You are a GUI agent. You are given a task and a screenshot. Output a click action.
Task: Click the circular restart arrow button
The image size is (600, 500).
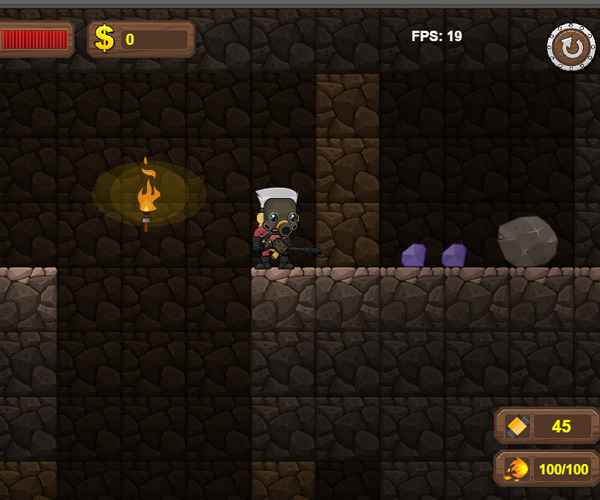(x=570, y=46)
